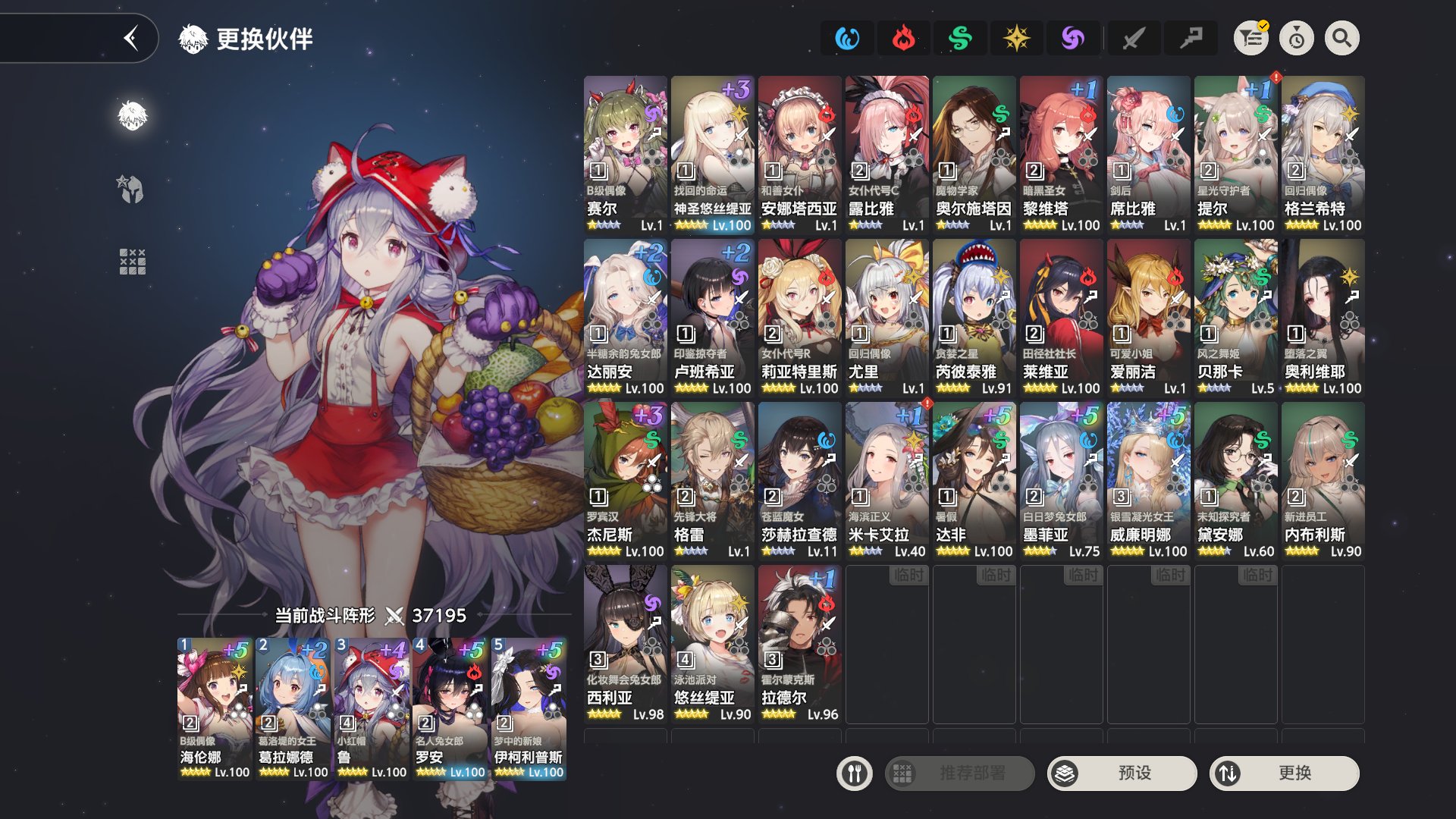This screenshot has height=819, width=1456.
Task: Filter companions by water element
Action: [x=846, y=38]
